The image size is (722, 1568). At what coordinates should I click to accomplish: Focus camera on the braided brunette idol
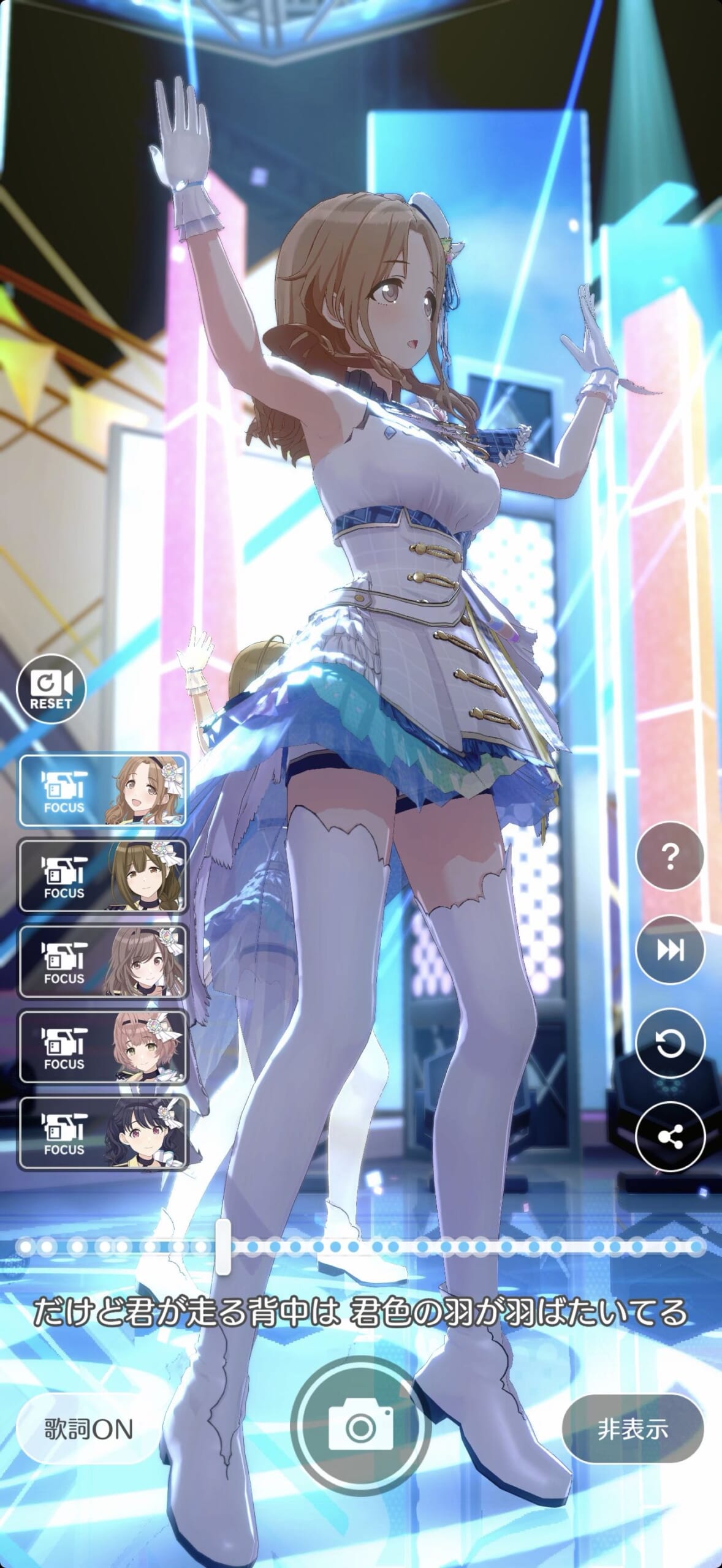click(103, 876)
